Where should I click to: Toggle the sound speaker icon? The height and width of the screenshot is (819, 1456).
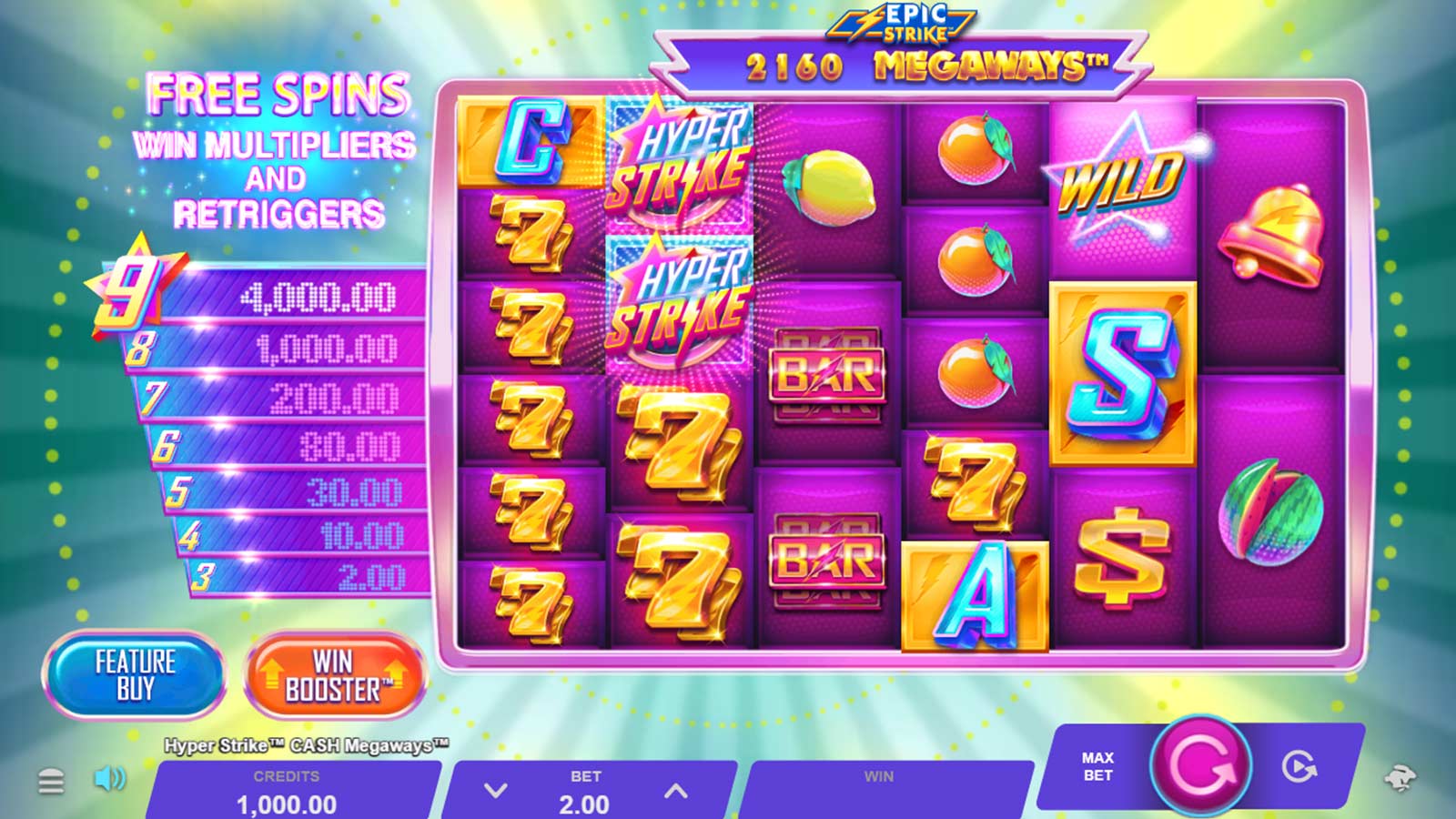(x=110, y=778)
